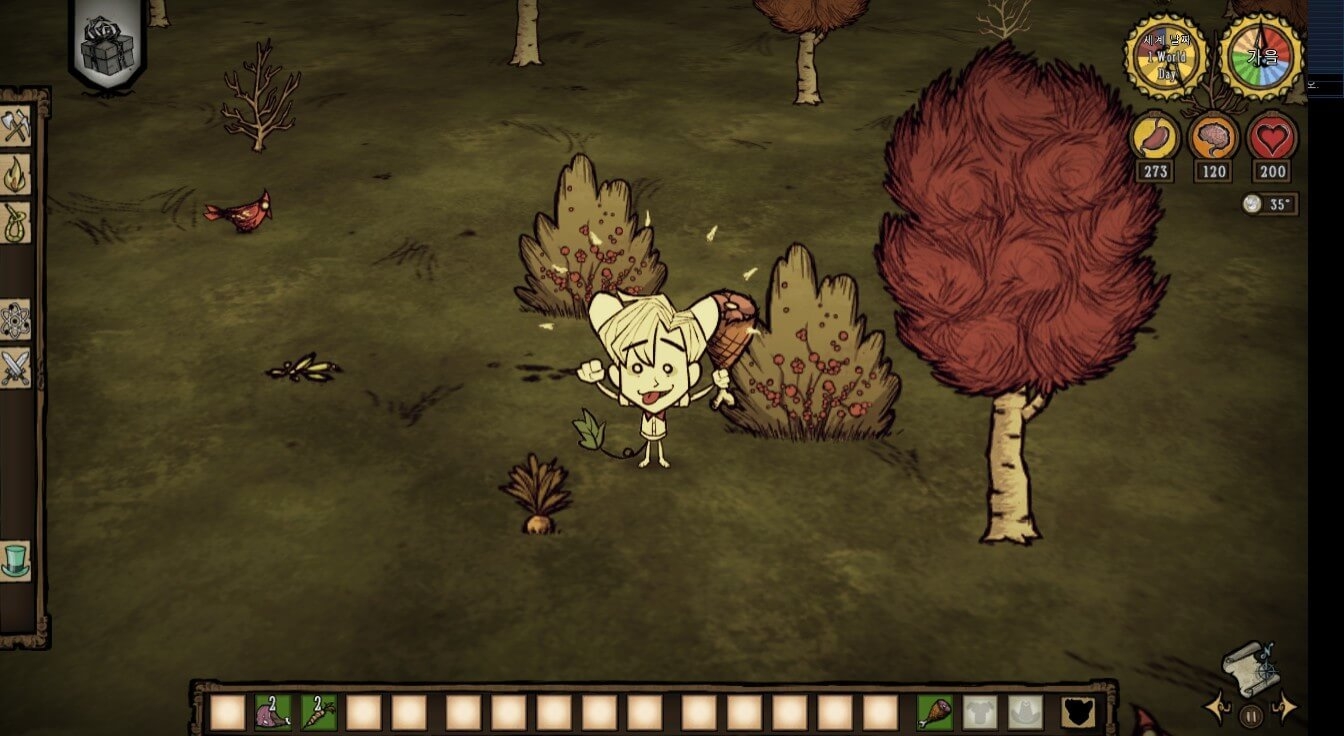Choose the crossed-swords Fight crafting tab
This screenshot has height=736, width=1344.
click(16, 369)
